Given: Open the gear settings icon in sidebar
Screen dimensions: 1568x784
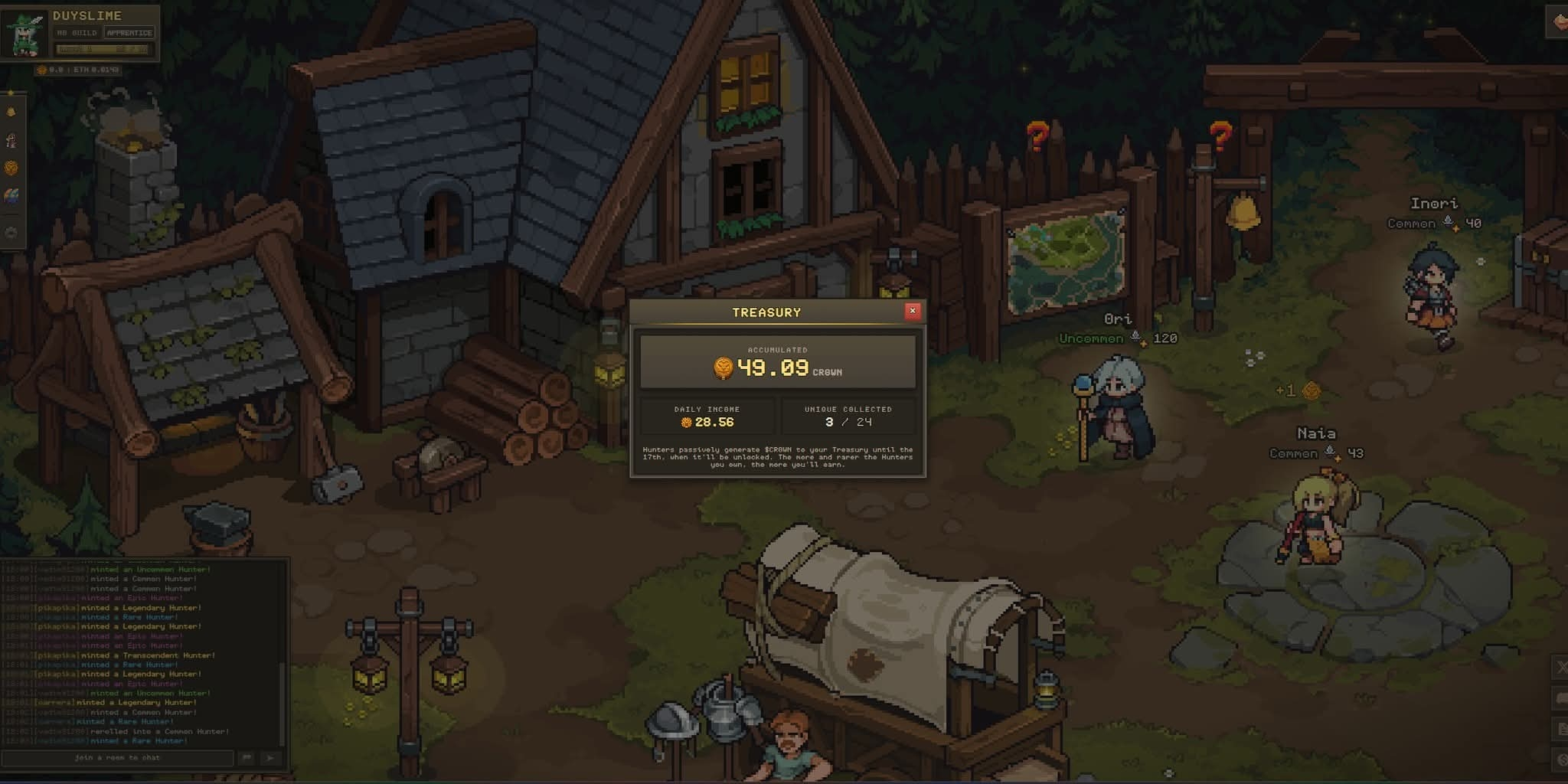Looking at the screenshot, I should 11,233.
